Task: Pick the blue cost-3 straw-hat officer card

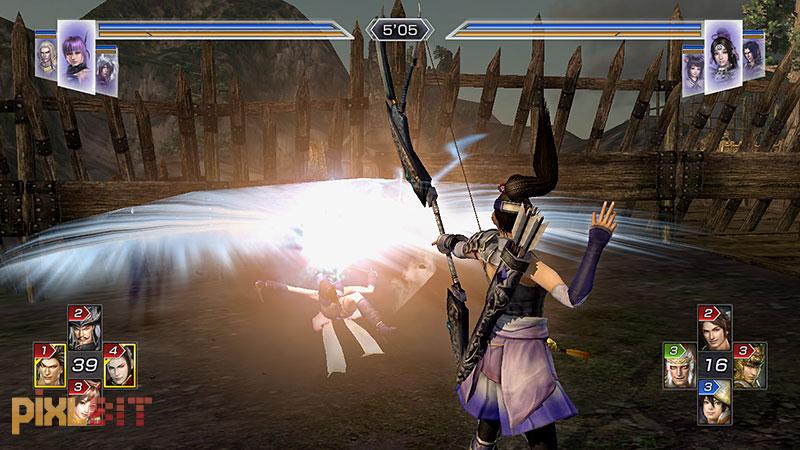Action: 714,402
